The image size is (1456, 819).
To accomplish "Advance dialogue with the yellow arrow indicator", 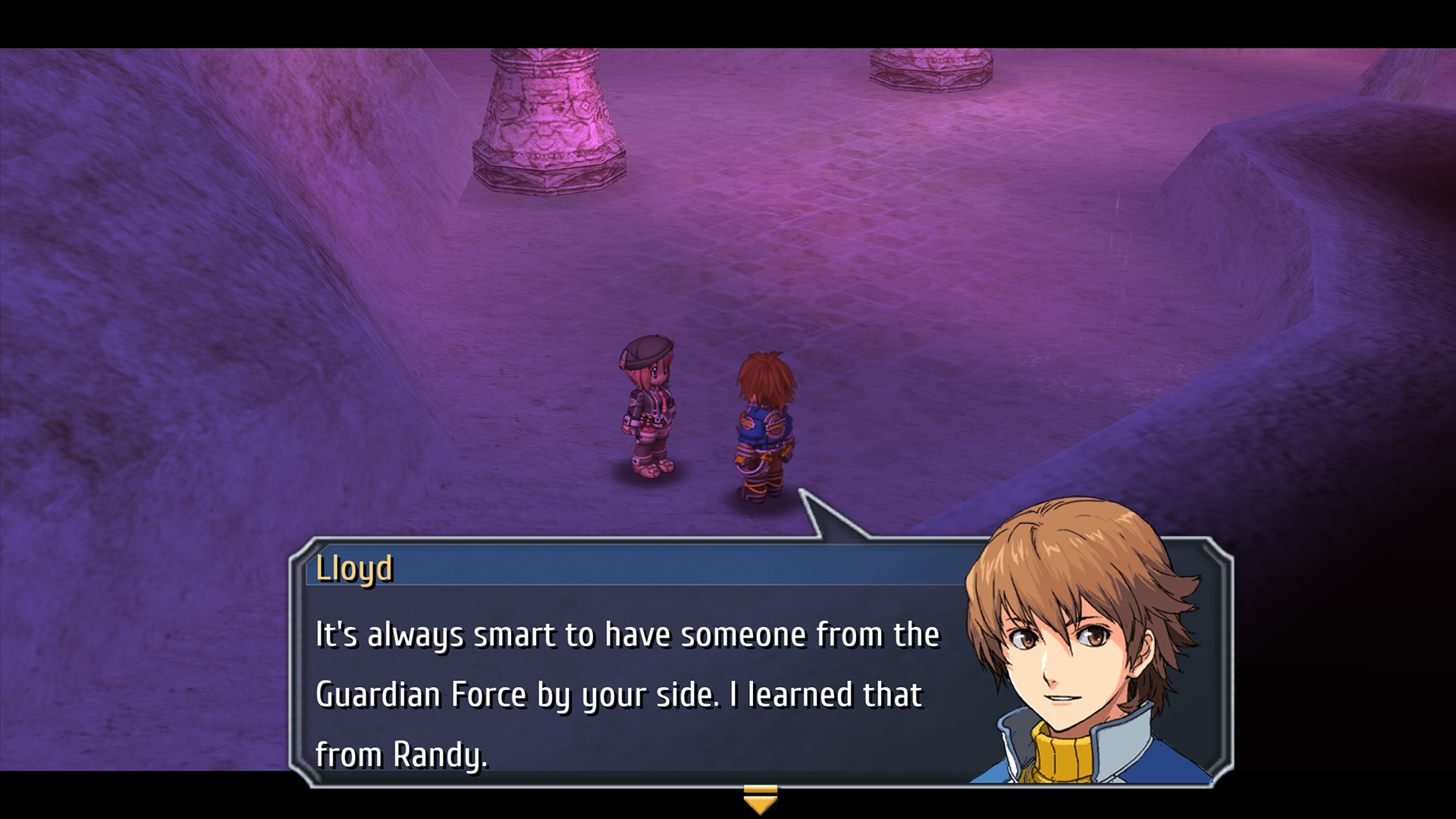I will point(760,799).
